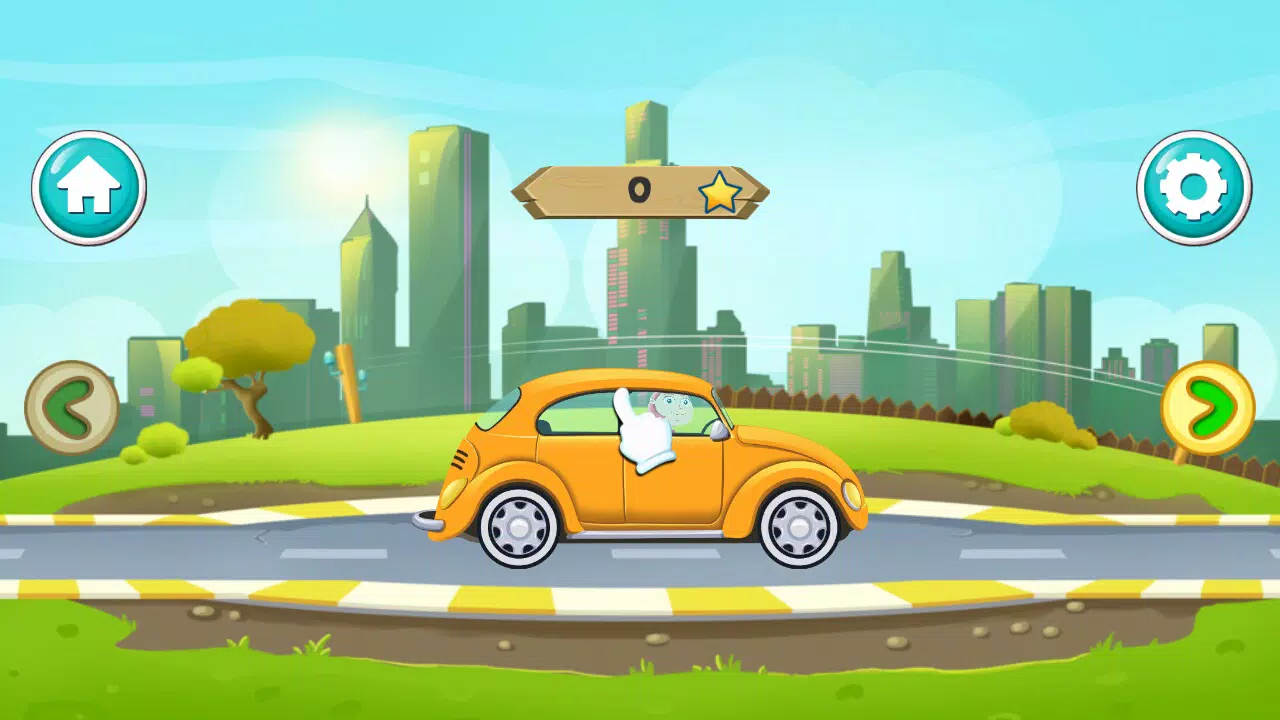Click the car's side vents
1280x720 pixels.
tap(461, 459)
